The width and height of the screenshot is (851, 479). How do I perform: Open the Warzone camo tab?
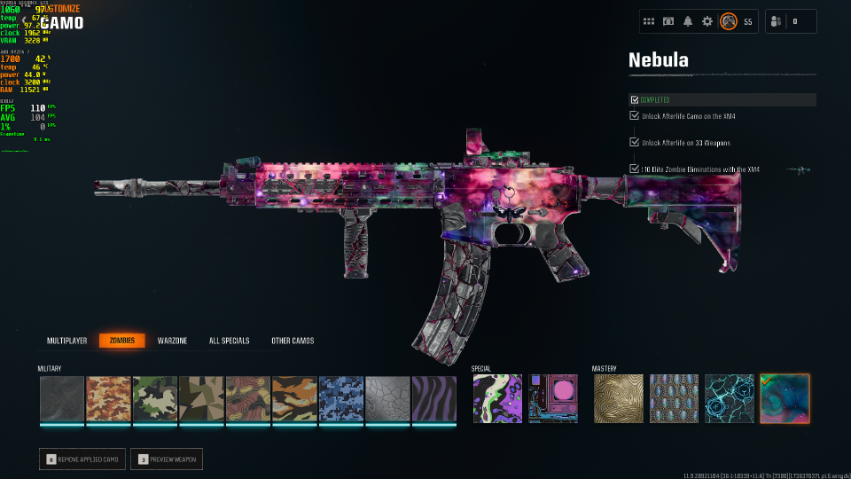[172, 341]
